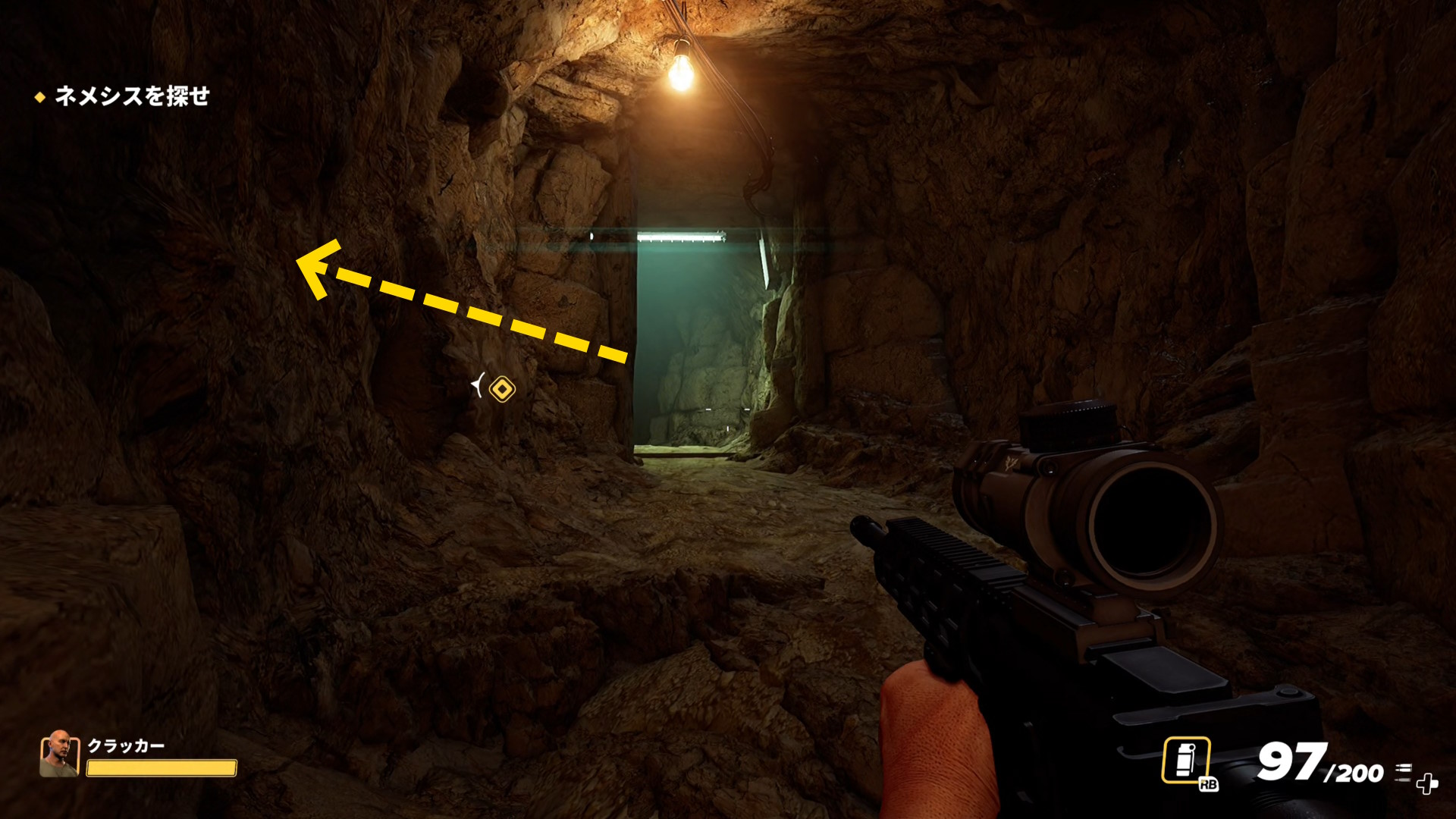Activate the equipment item icon beside ammo
This screenshot has width=1456, height=819.
point(1185,760)
